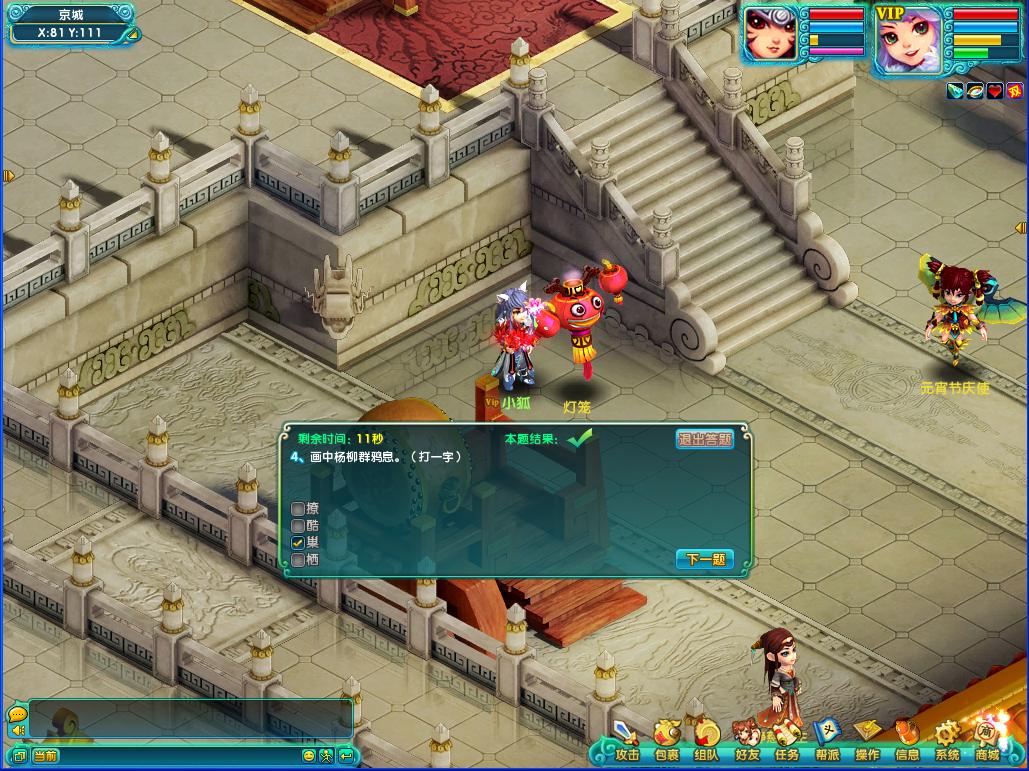Go to the next question (下一题)
Viewport: 1029px width, 771px height.
(705, 559)
